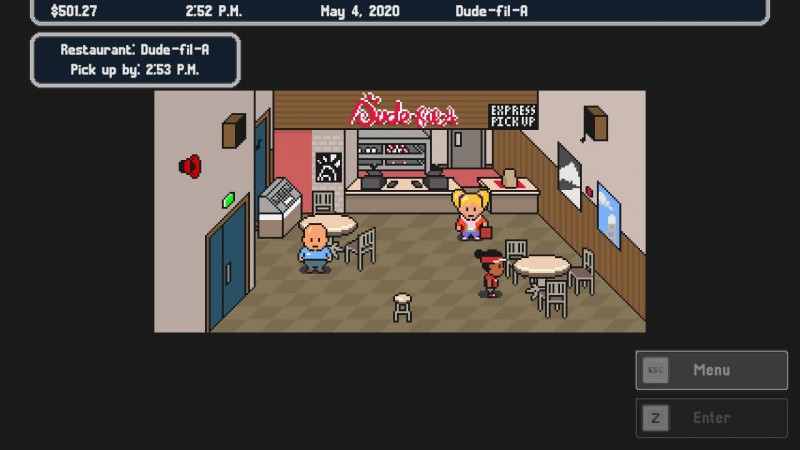Select the restaurant pickup order panel

tap(135, 60)
